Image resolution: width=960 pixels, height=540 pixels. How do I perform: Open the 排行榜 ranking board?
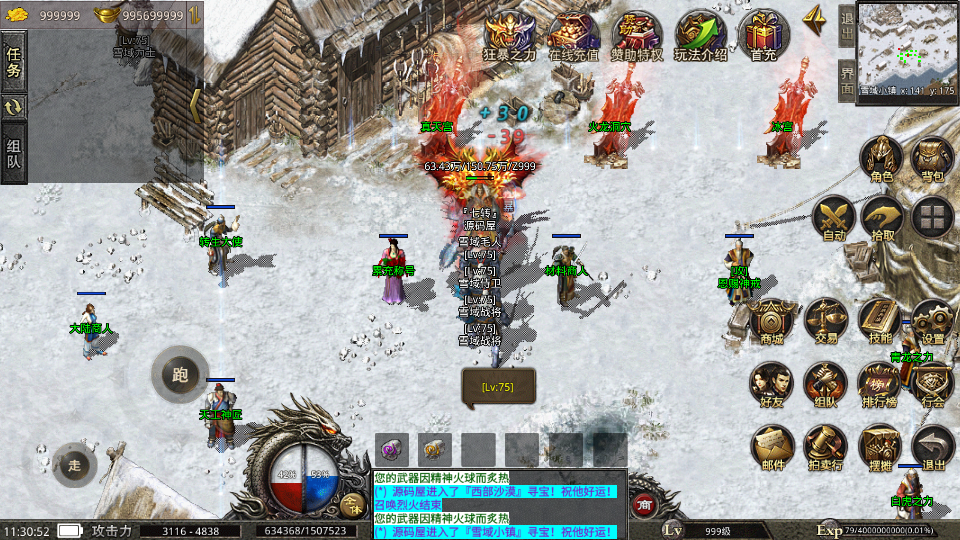pos(880,383)
